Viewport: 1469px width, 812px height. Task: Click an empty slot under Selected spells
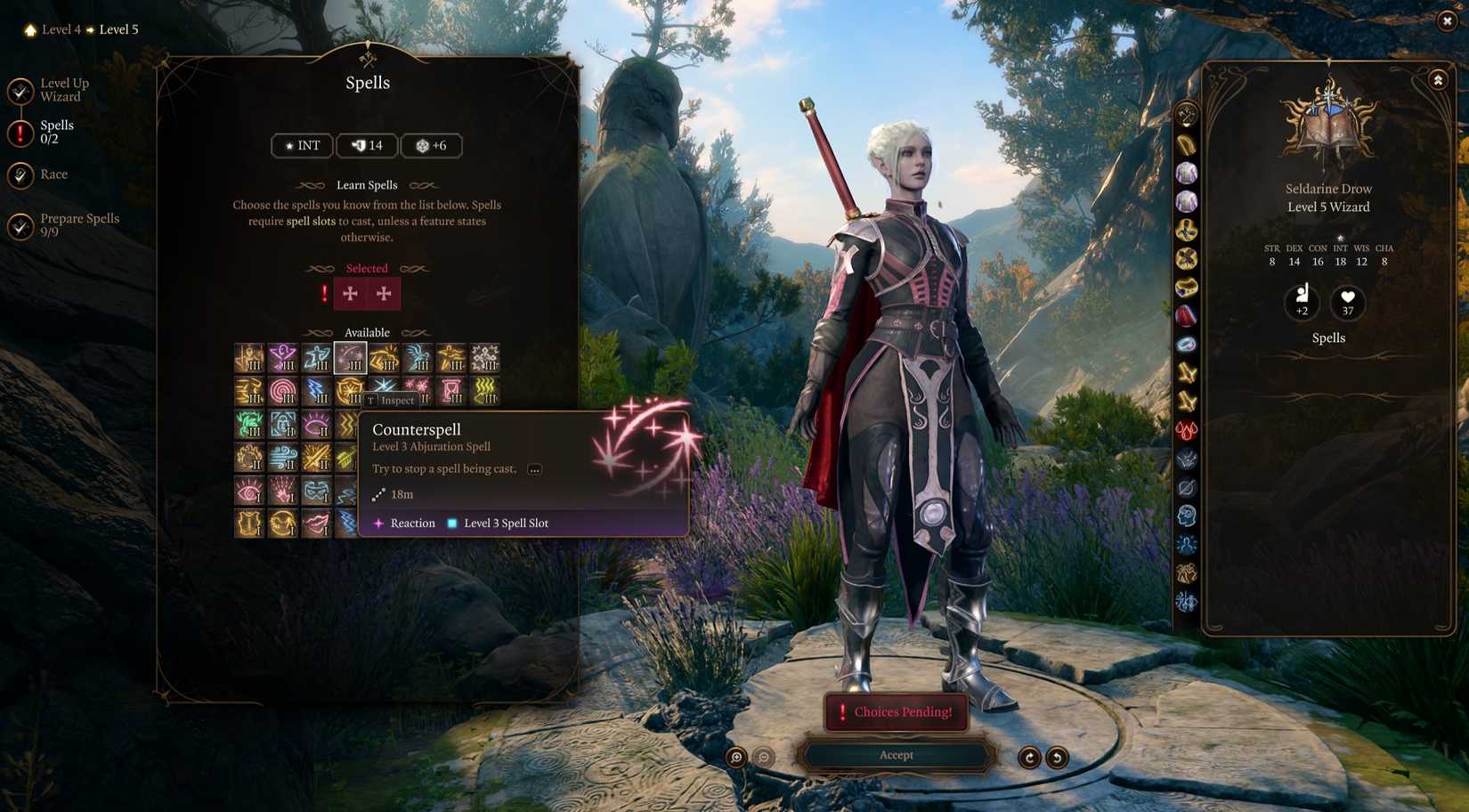pyautogui.click(x=352, y=294)
